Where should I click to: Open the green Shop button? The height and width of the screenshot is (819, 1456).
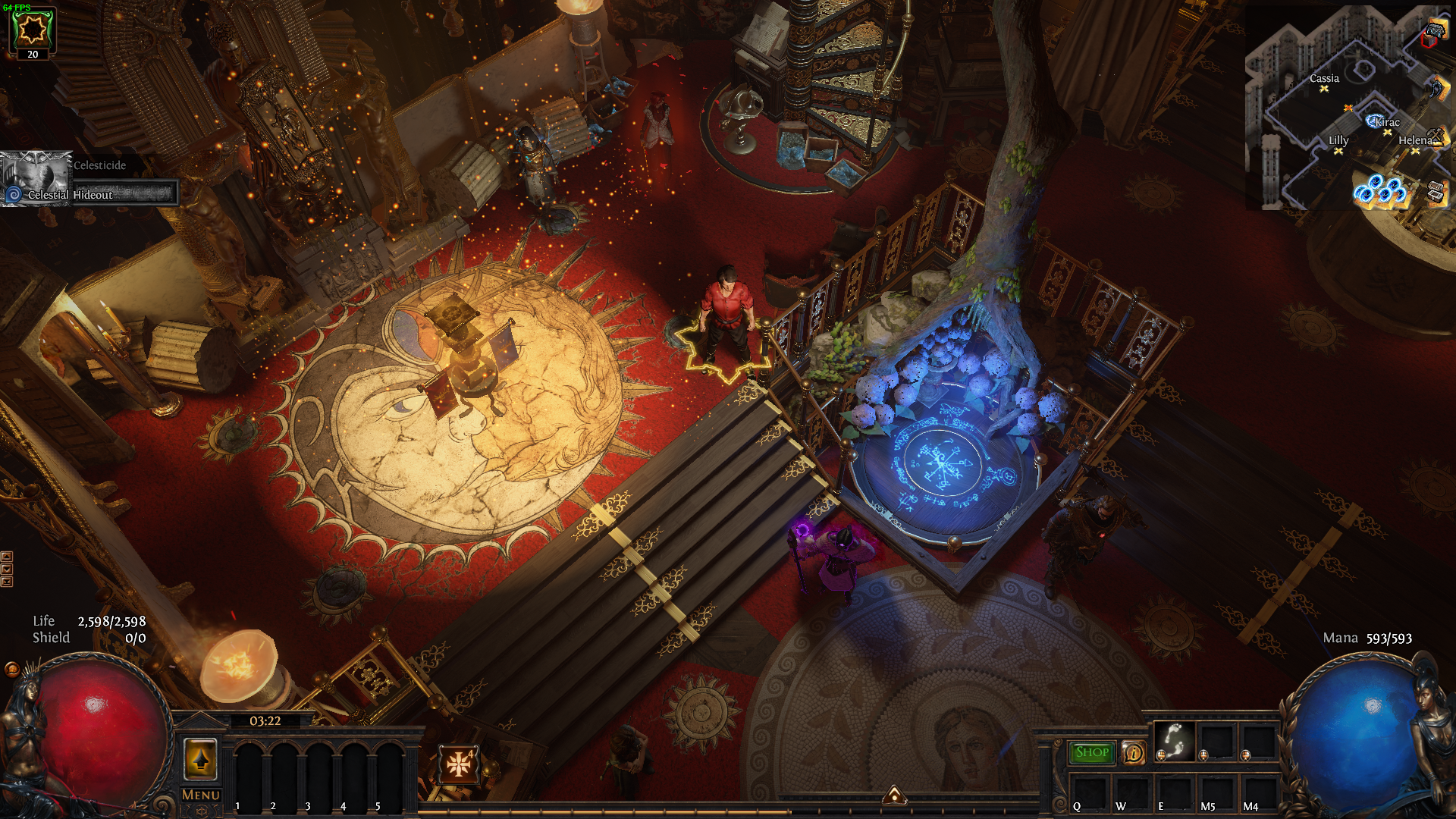[x=1092, y=752]
